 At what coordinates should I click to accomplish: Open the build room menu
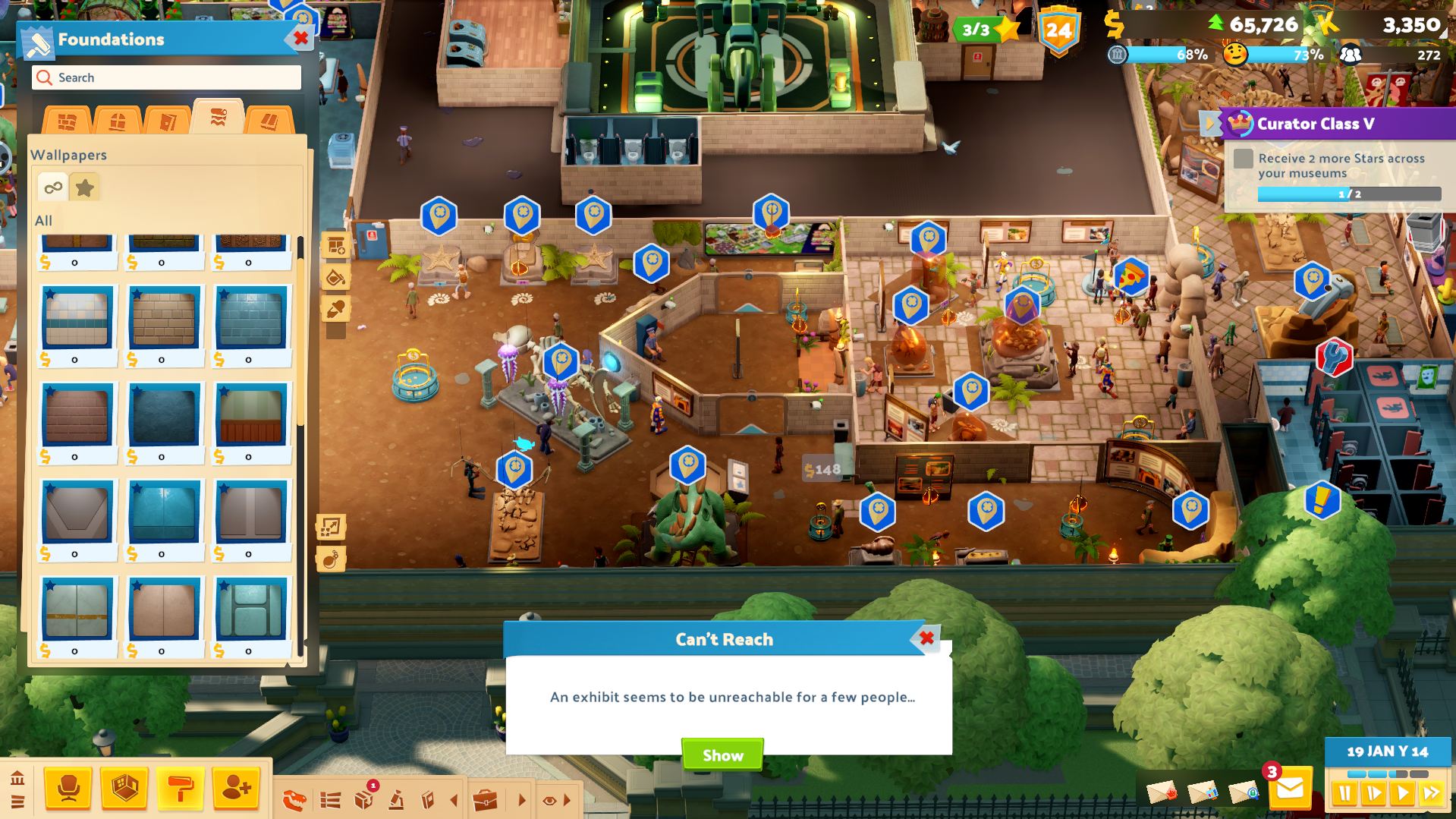(124, 789)
